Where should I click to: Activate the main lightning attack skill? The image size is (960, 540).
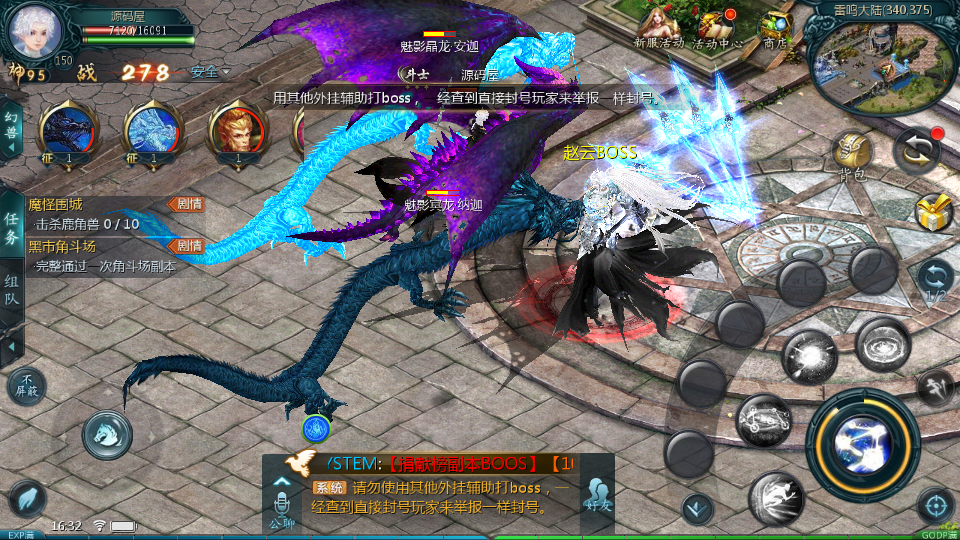click(862, 443)
